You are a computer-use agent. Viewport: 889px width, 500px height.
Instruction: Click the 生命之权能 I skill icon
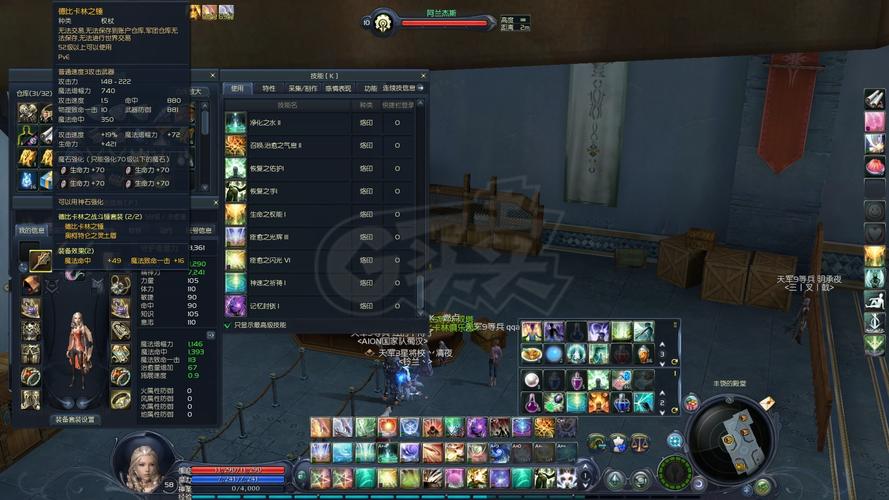[x=235, y=214]
